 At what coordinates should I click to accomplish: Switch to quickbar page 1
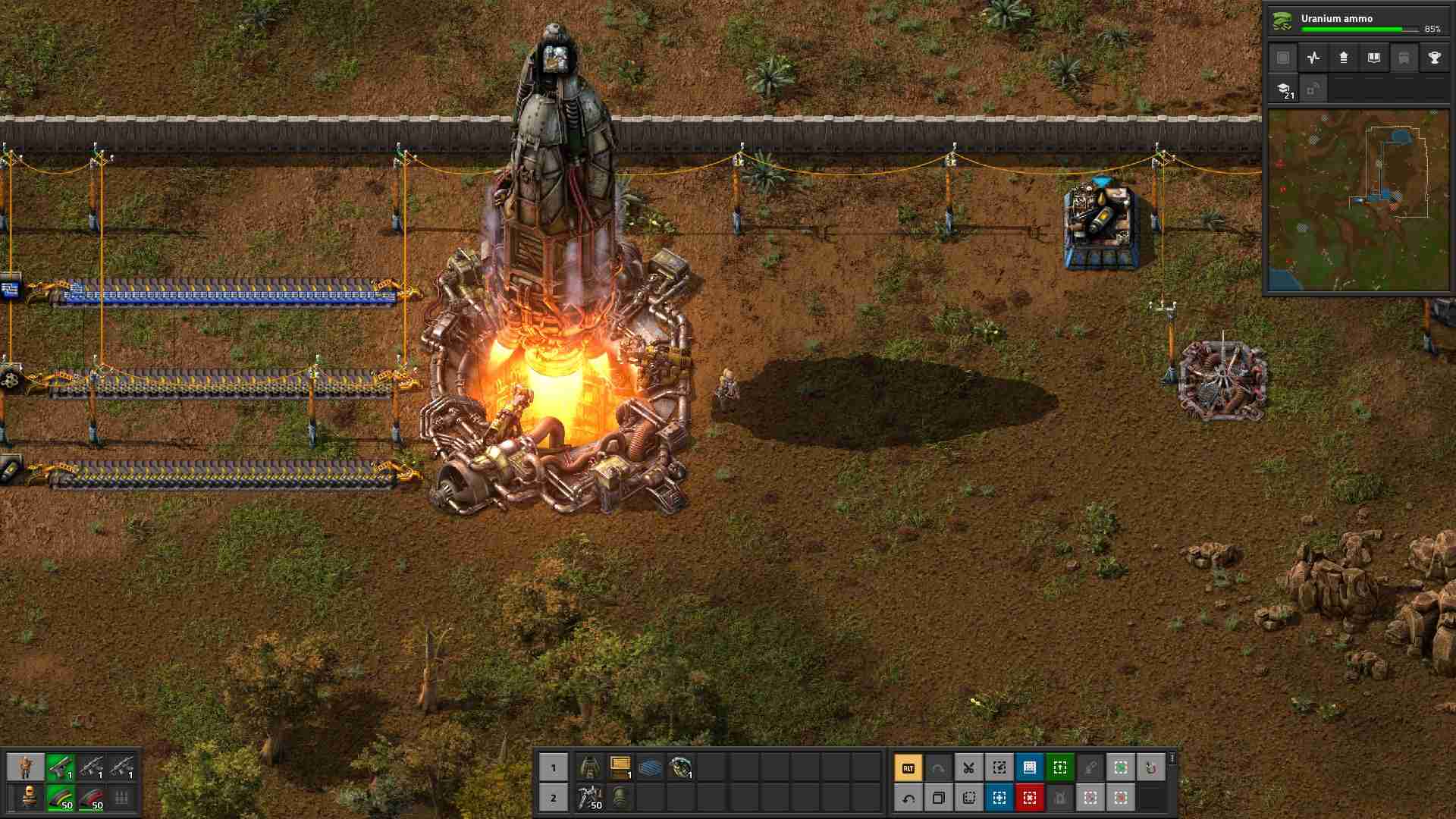pos(553,767)
